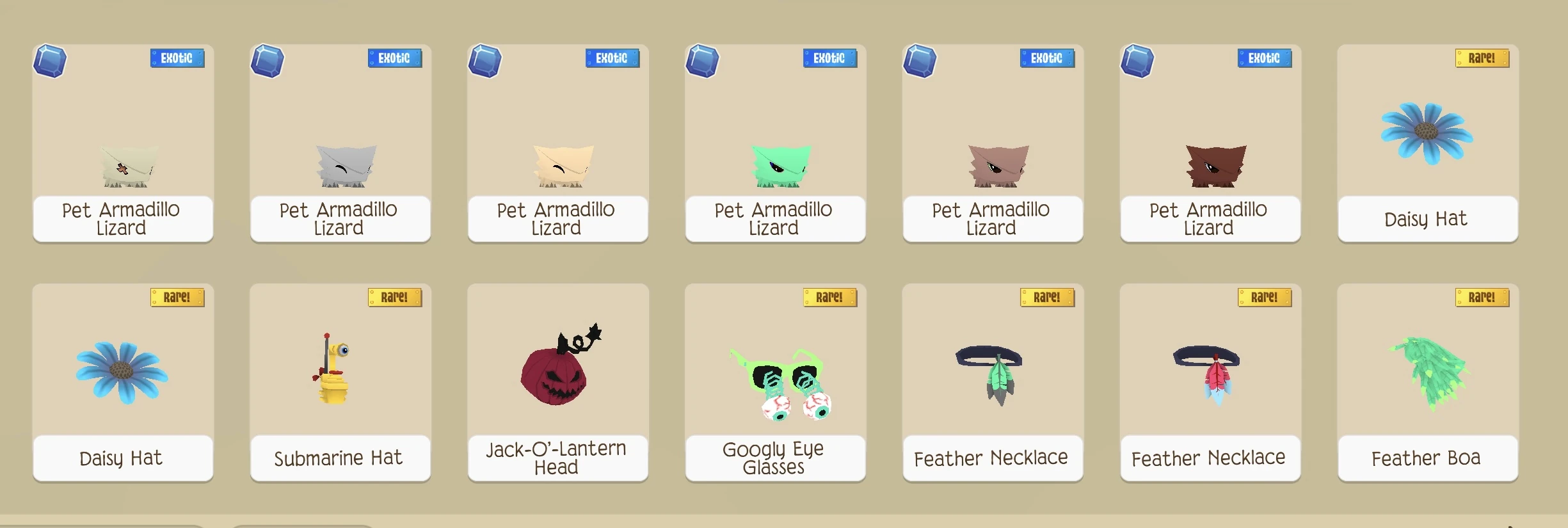
Task: Click the first Feather Necklace name label
Action: click(x=992, y=458)
